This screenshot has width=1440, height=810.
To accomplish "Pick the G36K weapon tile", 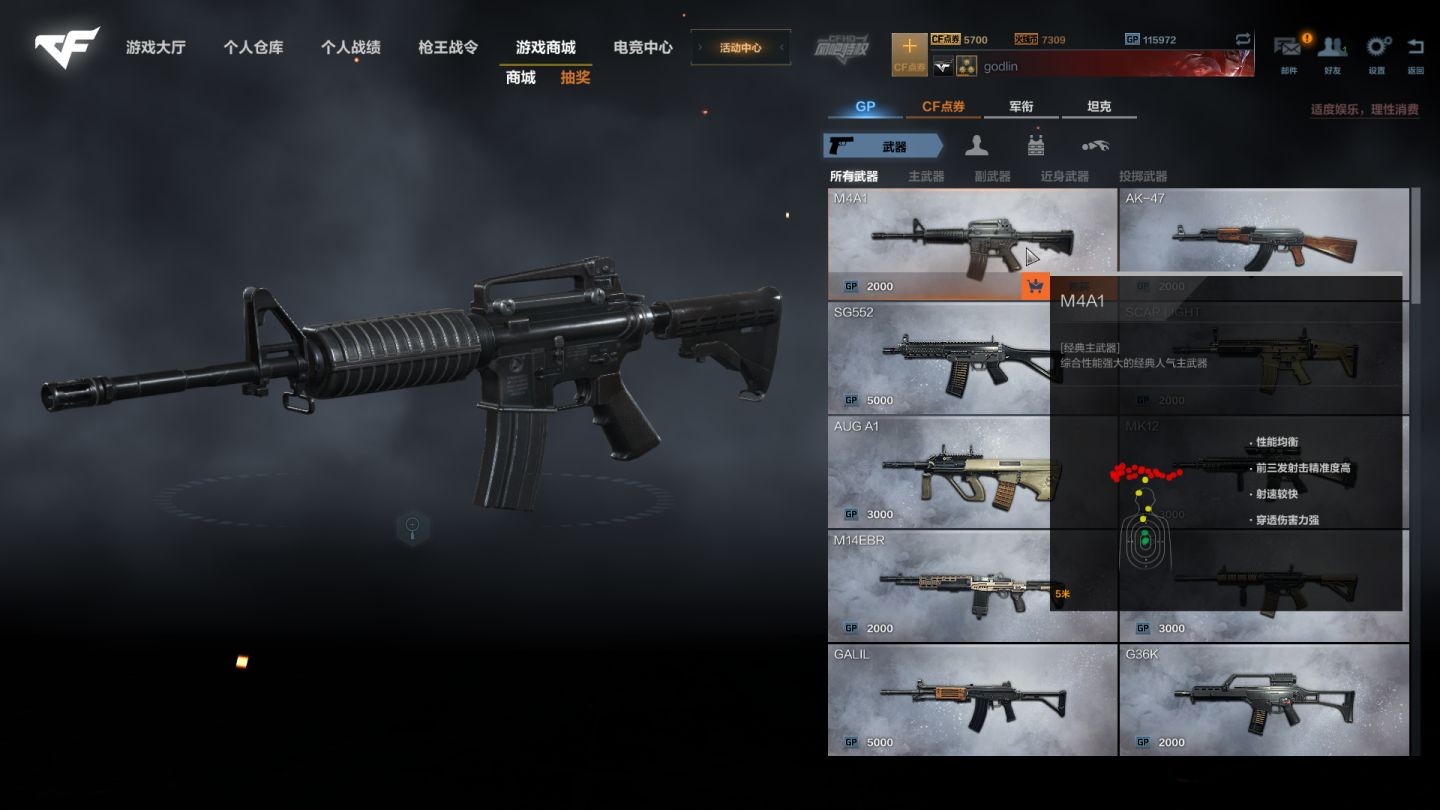I will (x=1263, y=699).
